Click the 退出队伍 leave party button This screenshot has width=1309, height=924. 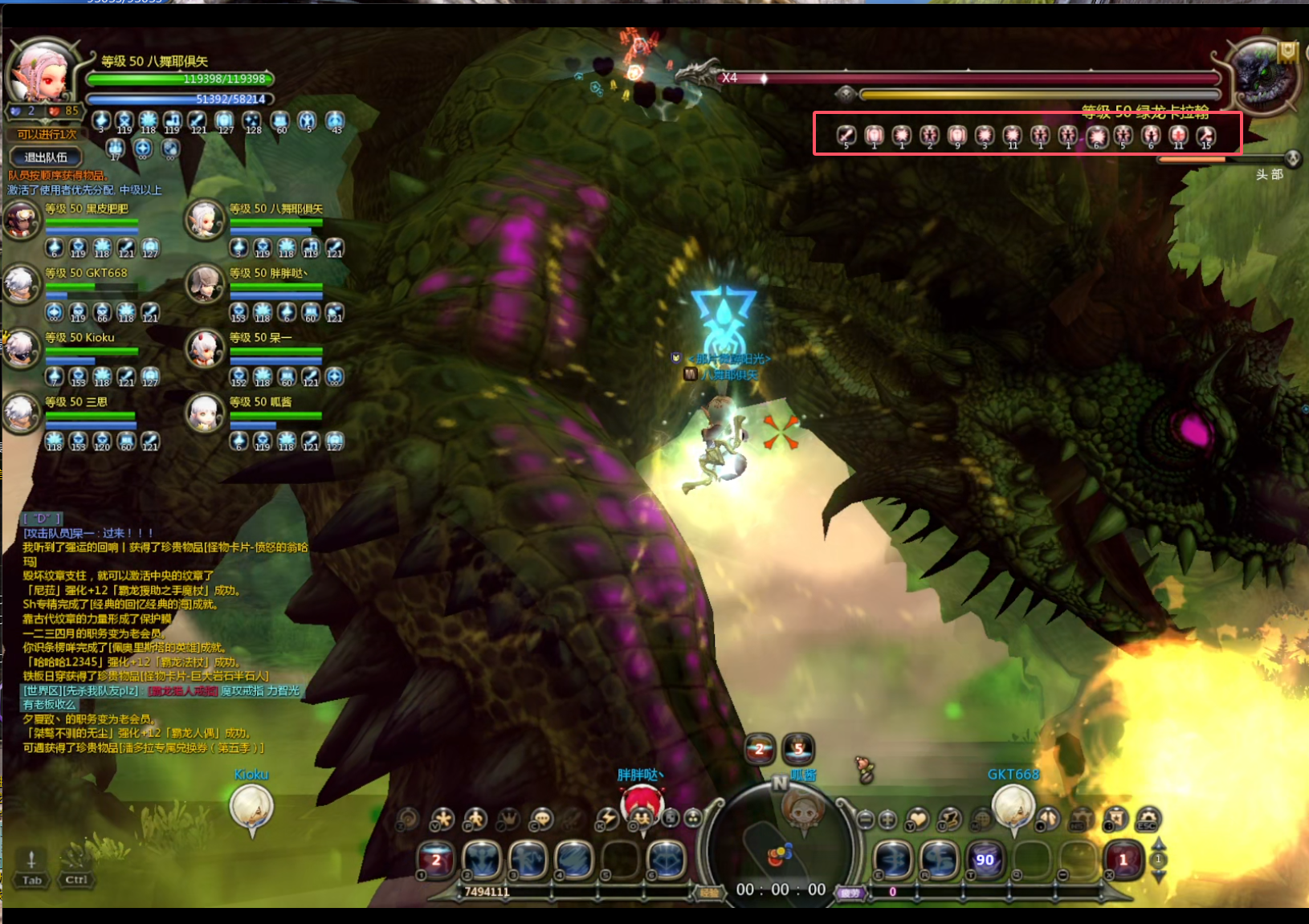tap(46, 157)
